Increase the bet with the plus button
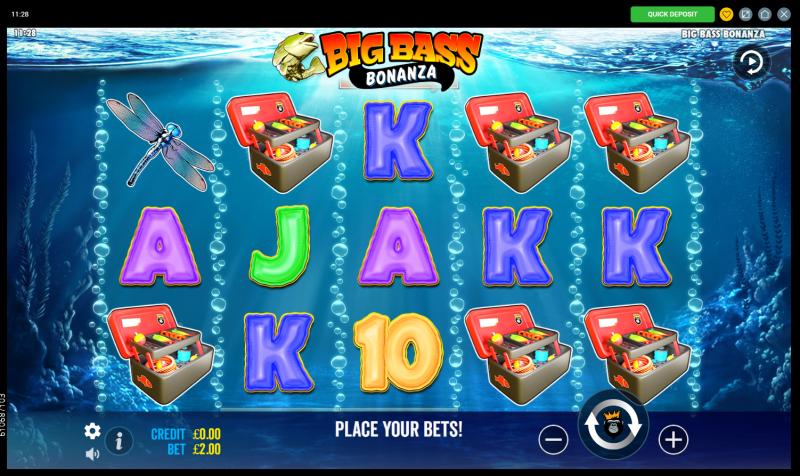This screenshot has width=800, height=476. pyautogui.click(x=673, y=439)
